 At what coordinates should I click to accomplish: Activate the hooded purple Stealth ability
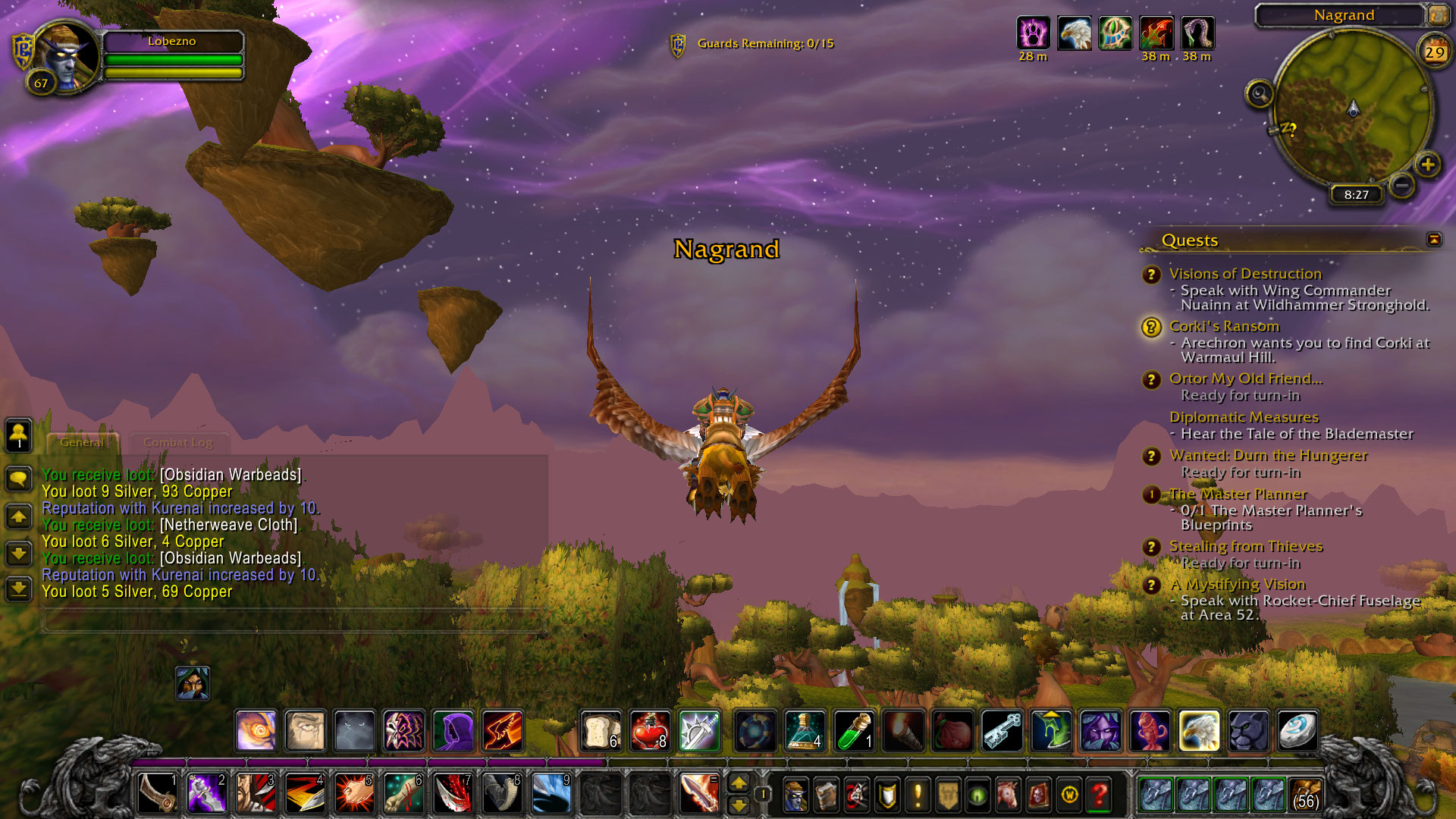pos(453,731)
